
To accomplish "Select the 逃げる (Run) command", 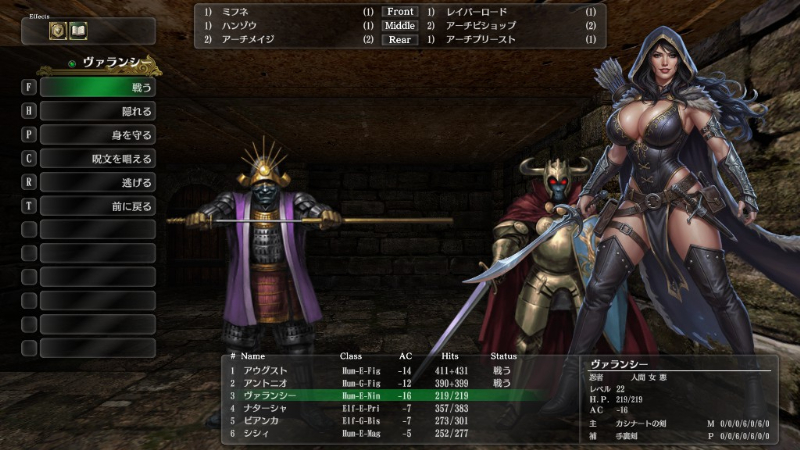I will [97, 182].
